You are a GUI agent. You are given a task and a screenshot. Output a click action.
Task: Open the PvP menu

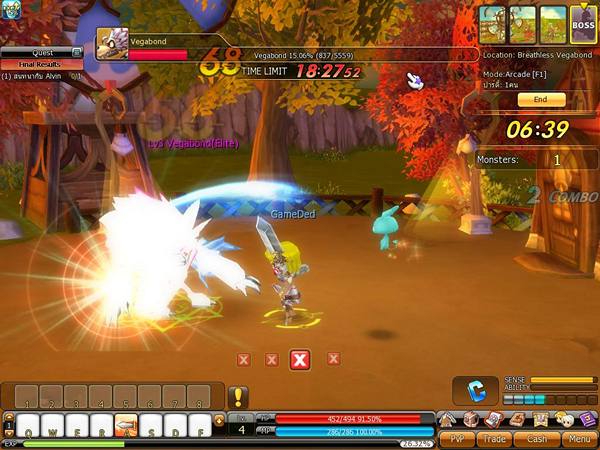[x=457, y=438]
